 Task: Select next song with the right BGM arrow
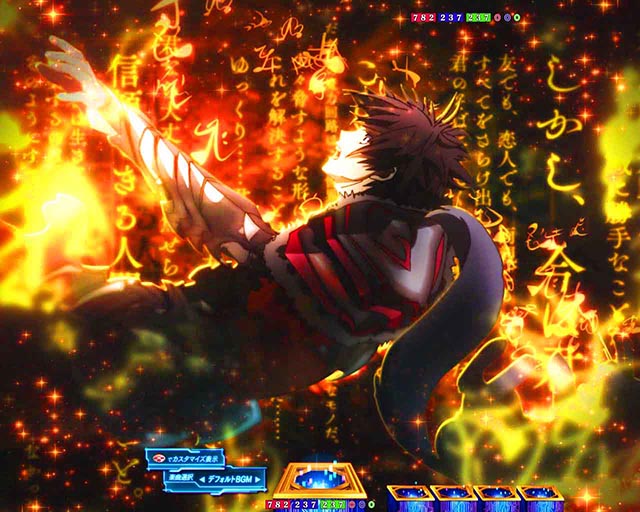coord(258,479)
